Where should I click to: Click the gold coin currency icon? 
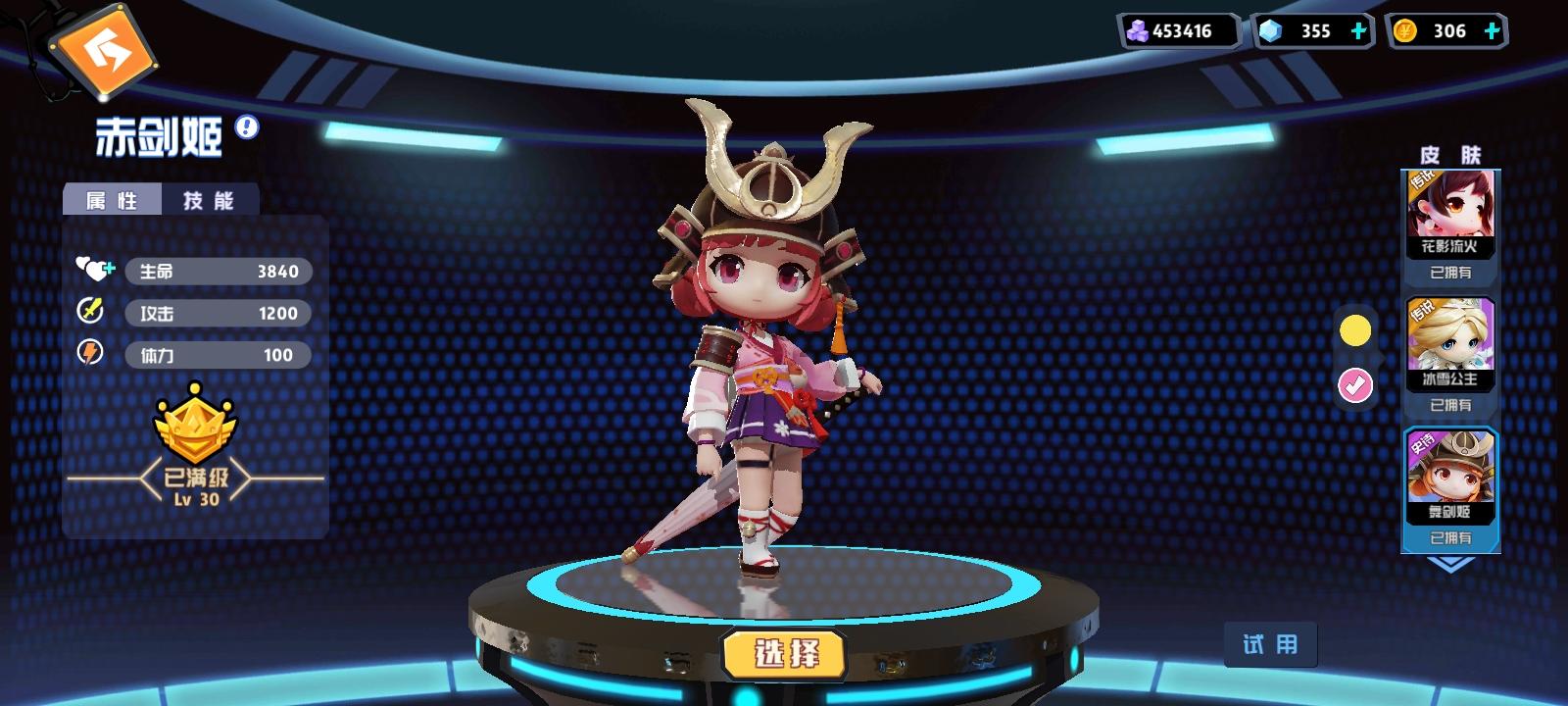pos(1405,30)
